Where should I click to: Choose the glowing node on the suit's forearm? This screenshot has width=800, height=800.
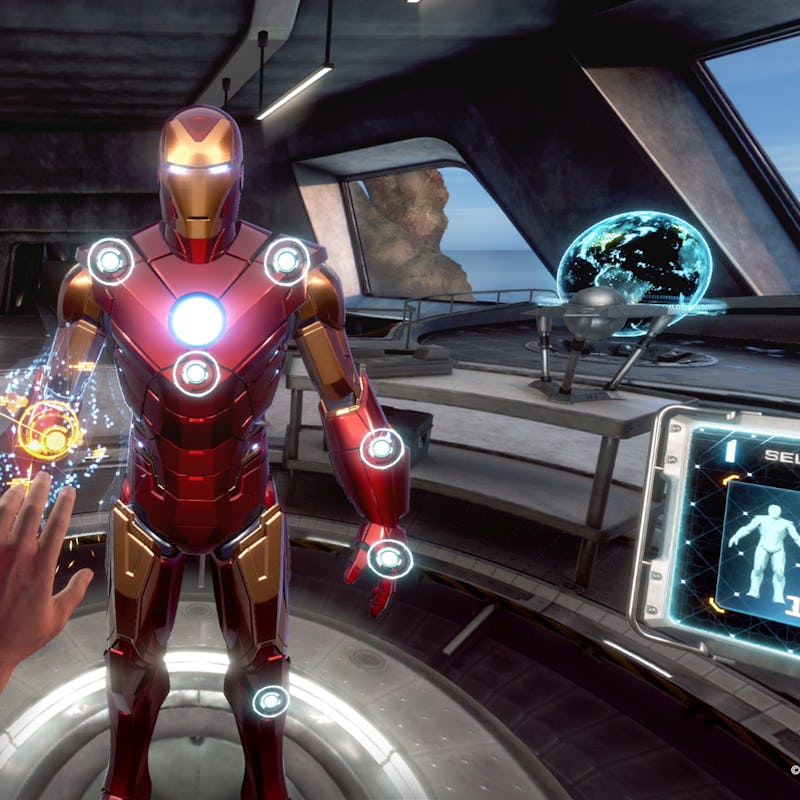(382, 448)
